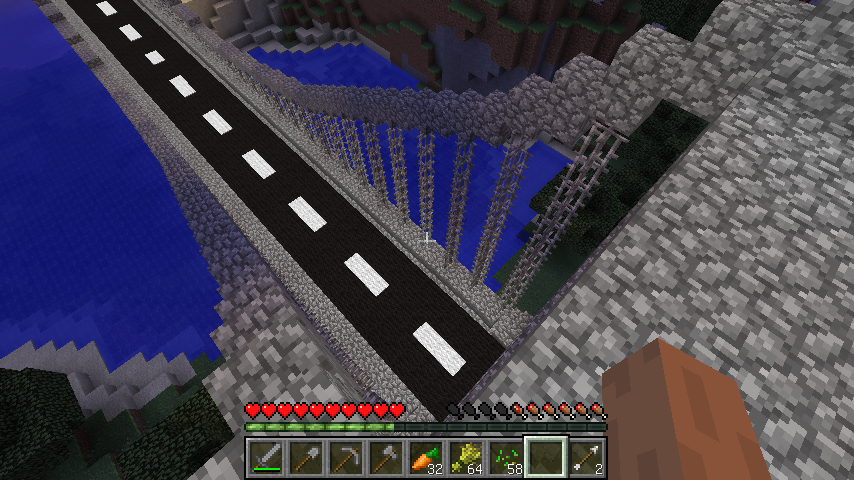Select the iron sword hotbar slot
The height and width of the screenshot is (480, 854).
266,458
